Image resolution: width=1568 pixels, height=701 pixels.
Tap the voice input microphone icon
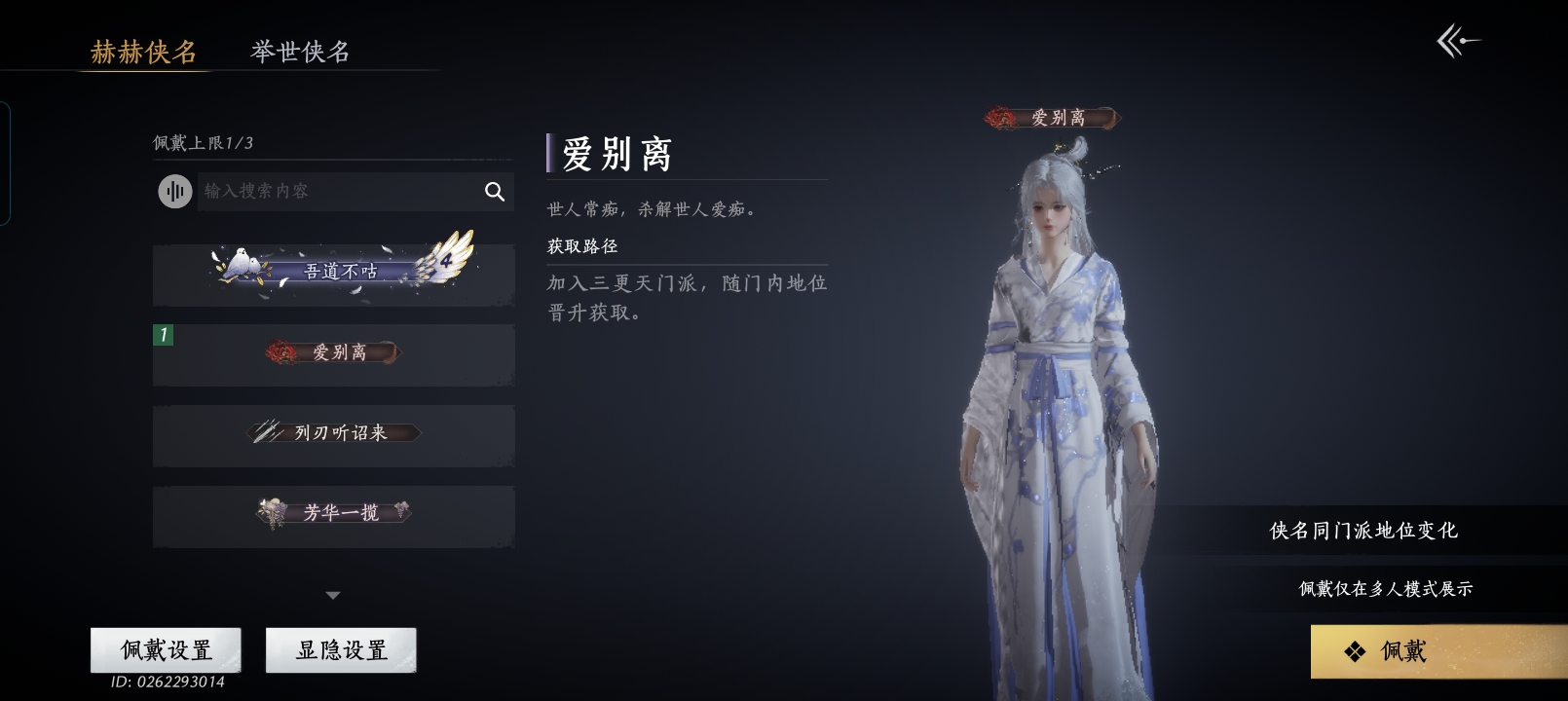(175, 191)
